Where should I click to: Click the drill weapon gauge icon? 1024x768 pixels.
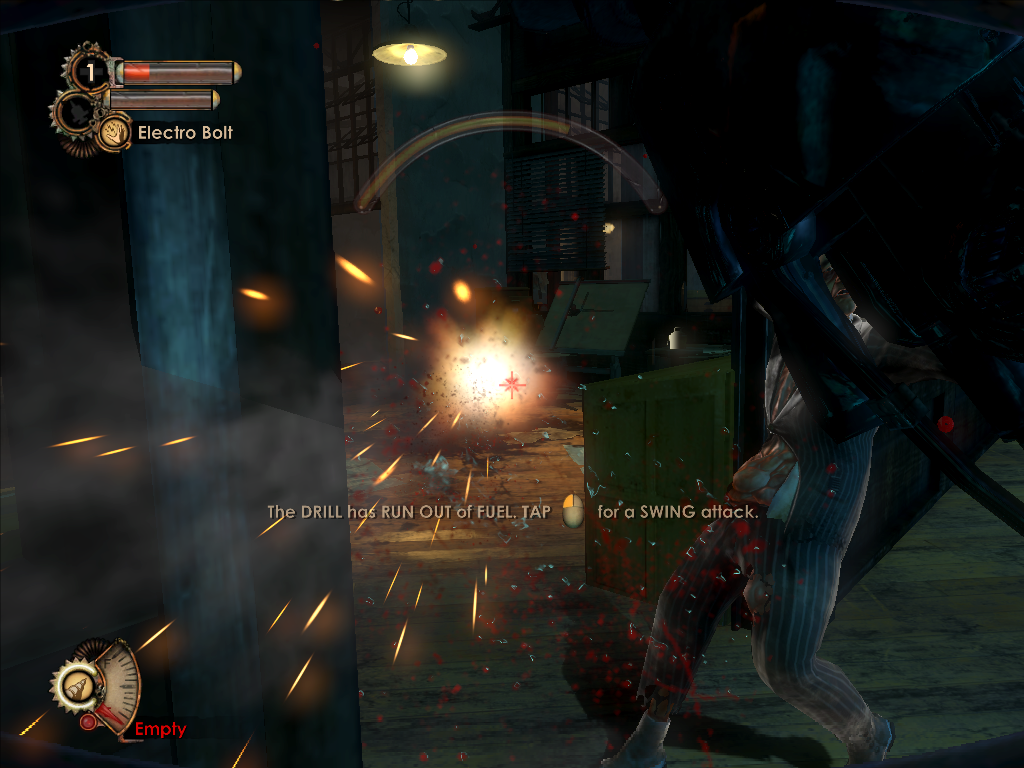(75, 686)
